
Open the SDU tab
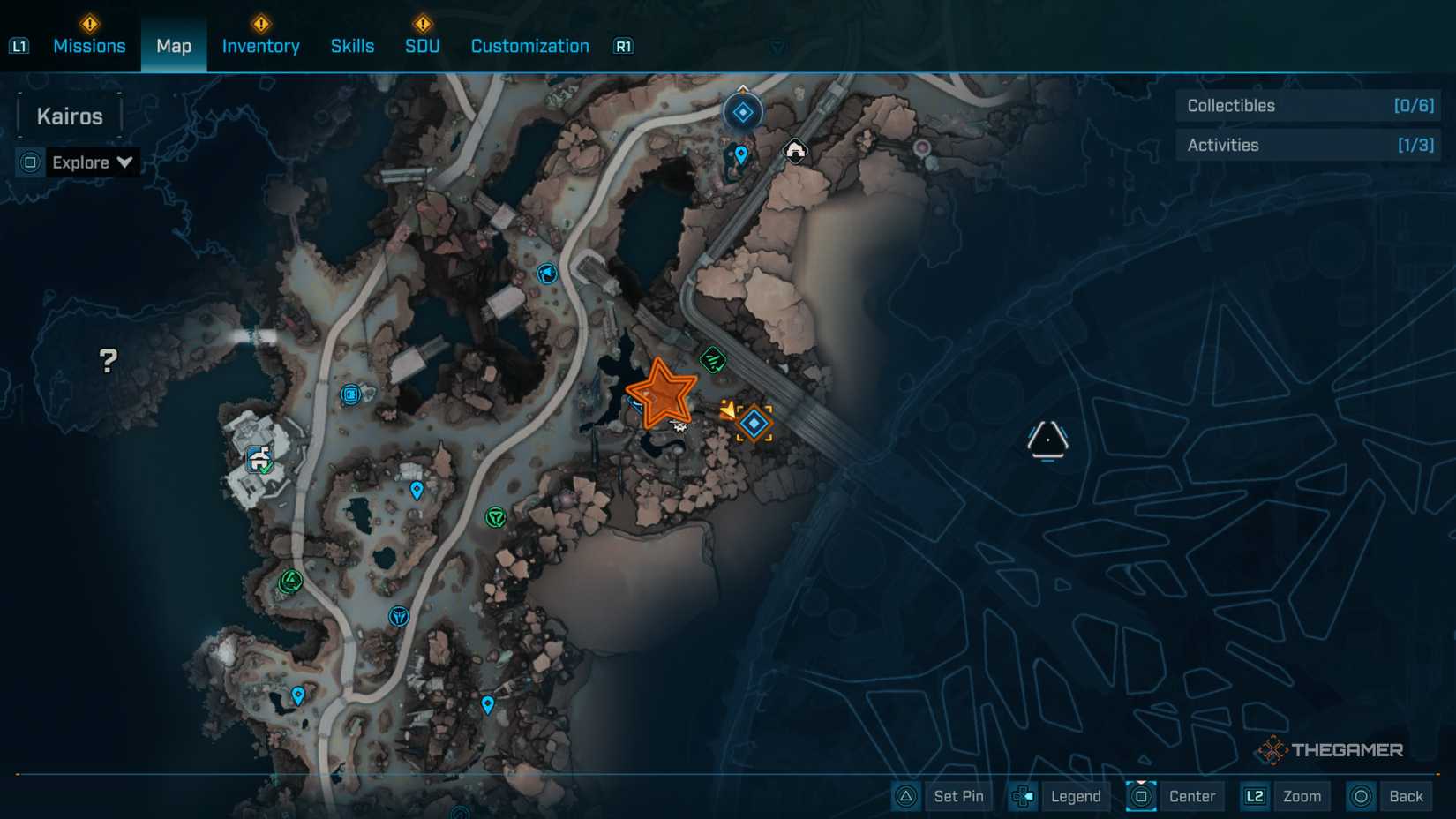(422, 46)
